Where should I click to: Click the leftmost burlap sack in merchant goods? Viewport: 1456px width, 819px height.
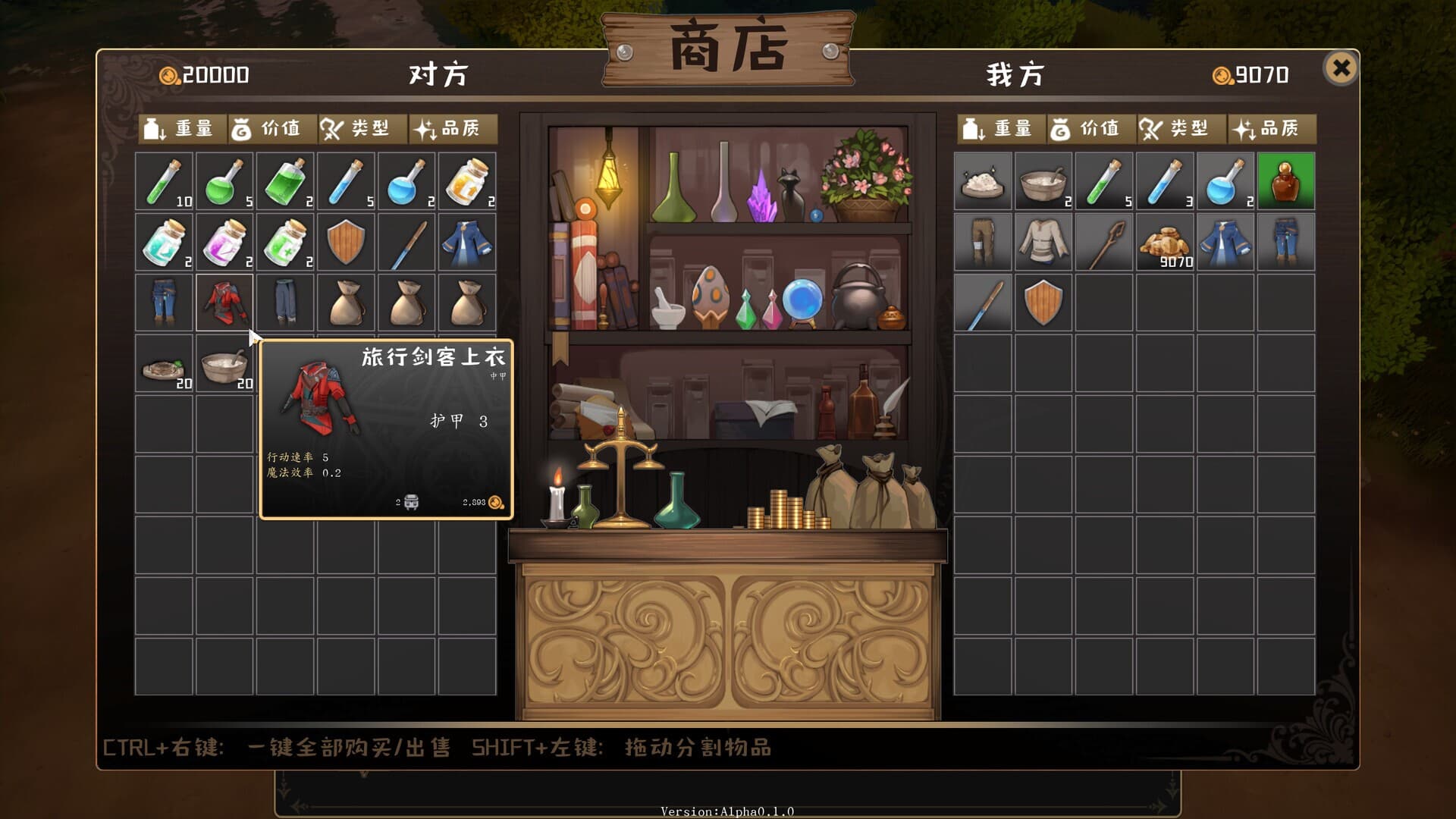pyautogui.click(x=345, y=302)
